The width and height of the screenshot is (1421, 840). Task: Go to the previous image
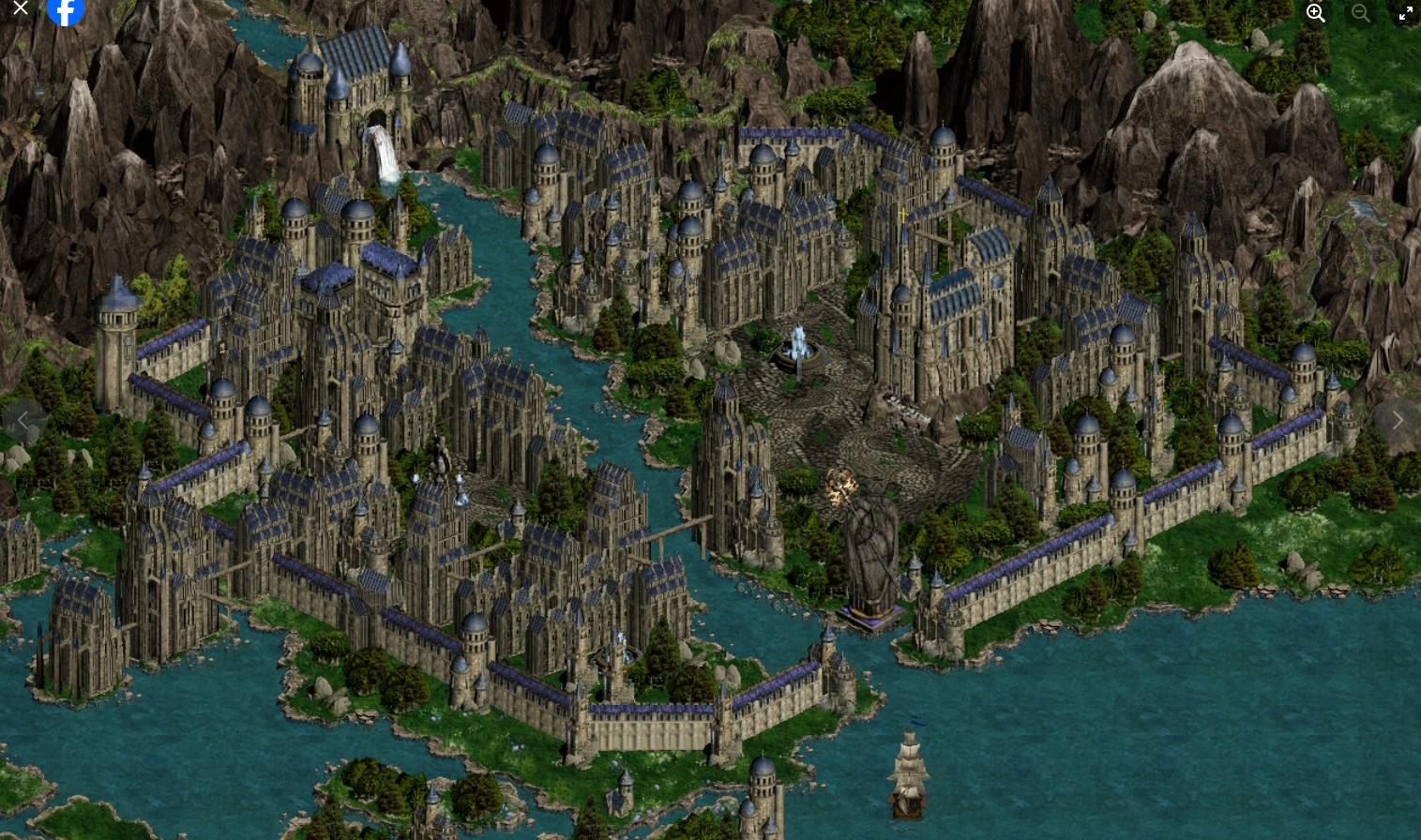24,420
